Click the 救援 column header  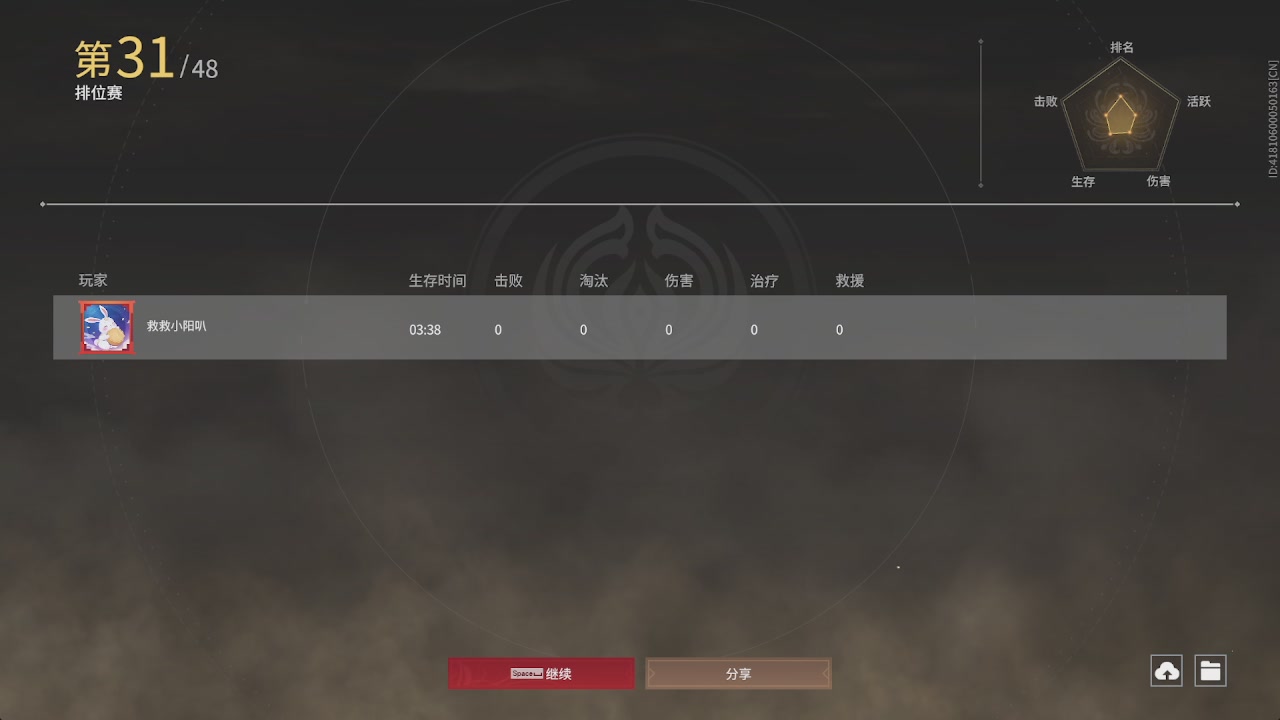849,281
